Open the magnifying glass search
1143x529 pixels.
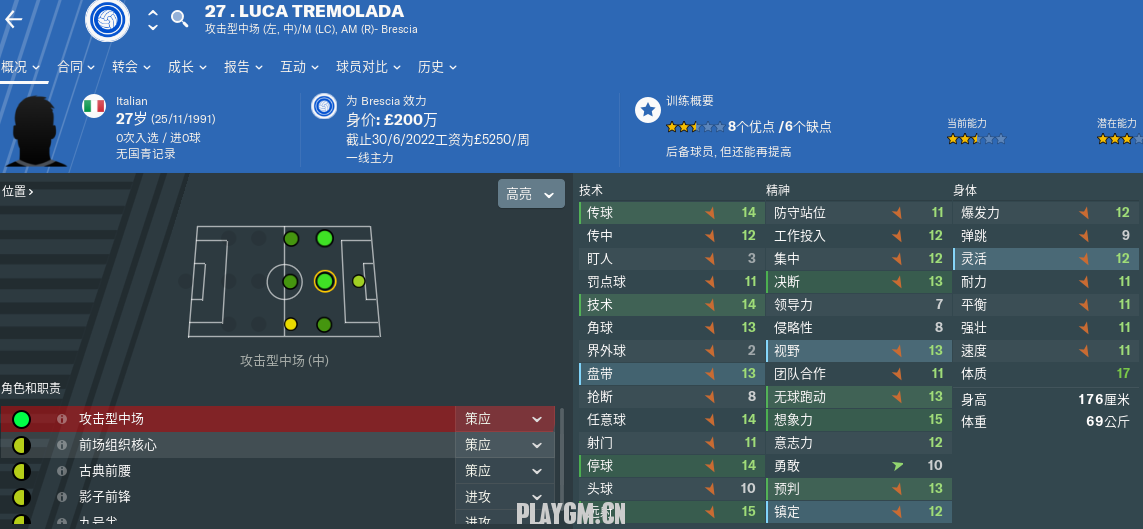pos(180,18)
